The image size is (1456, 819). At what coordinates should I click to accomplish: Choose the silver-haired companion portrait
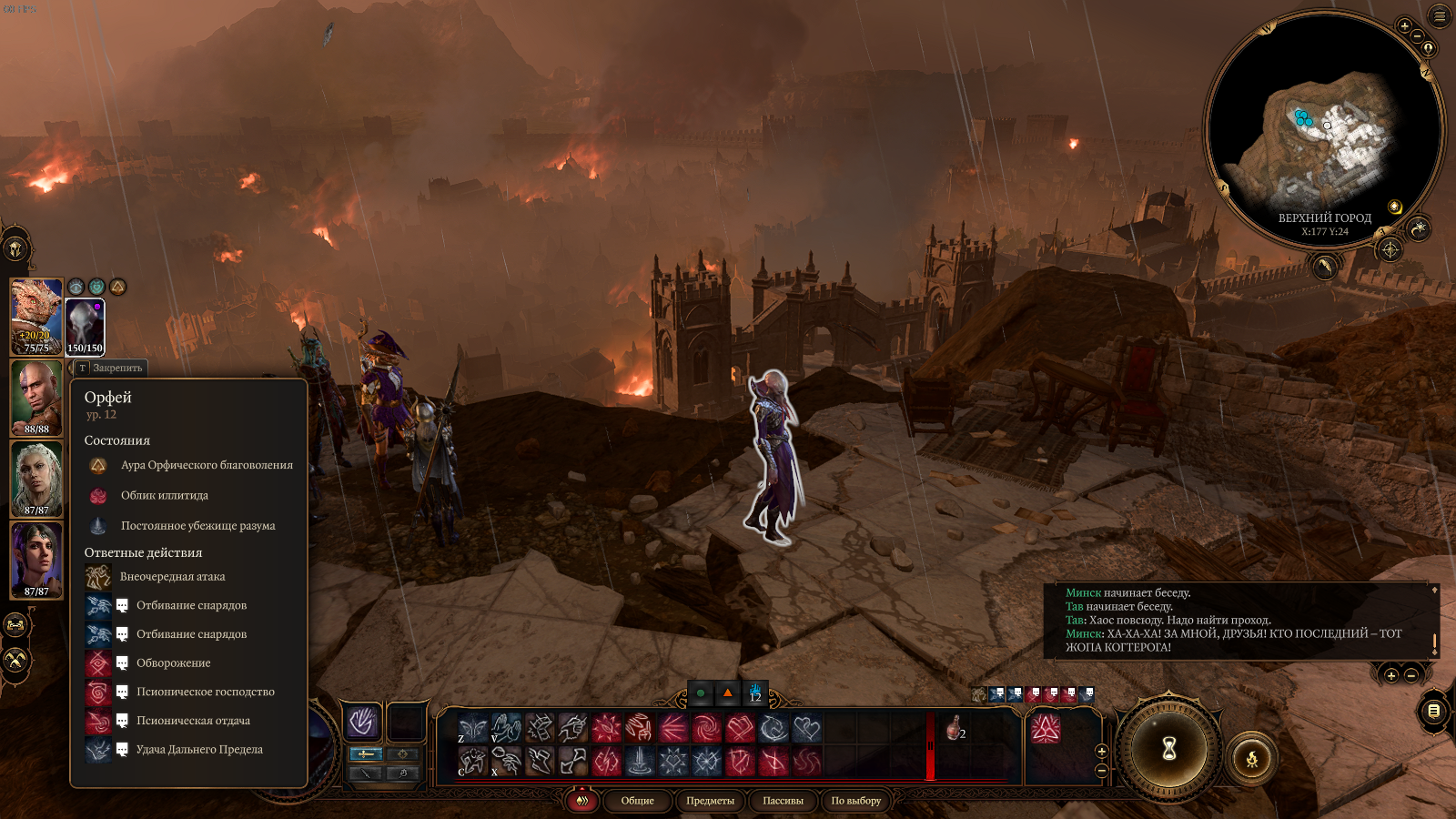click(36, 479)
